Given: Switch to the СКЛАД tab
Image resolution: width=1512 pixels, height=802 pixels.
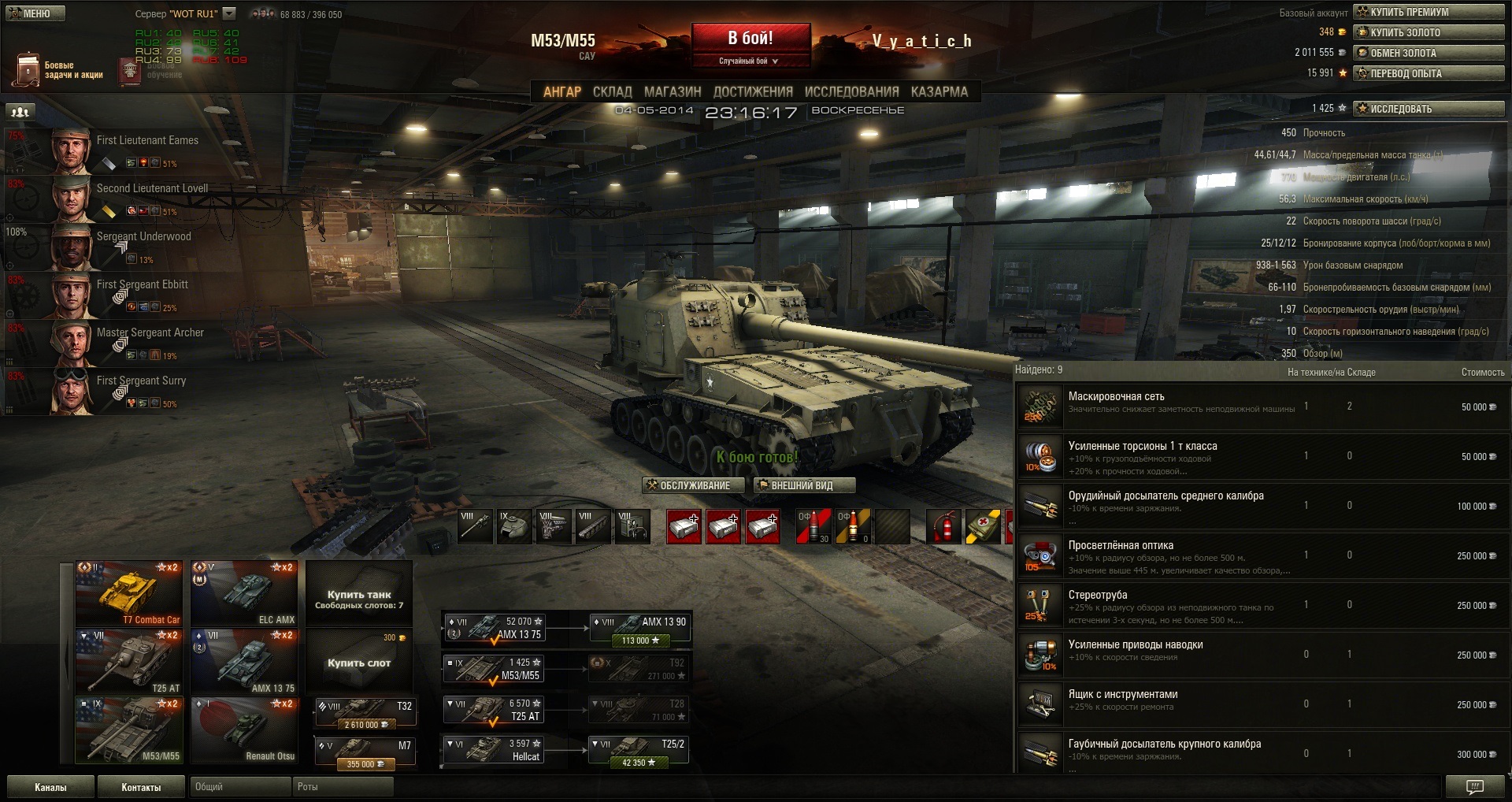Looking at the screenshot, I should 612,92.
